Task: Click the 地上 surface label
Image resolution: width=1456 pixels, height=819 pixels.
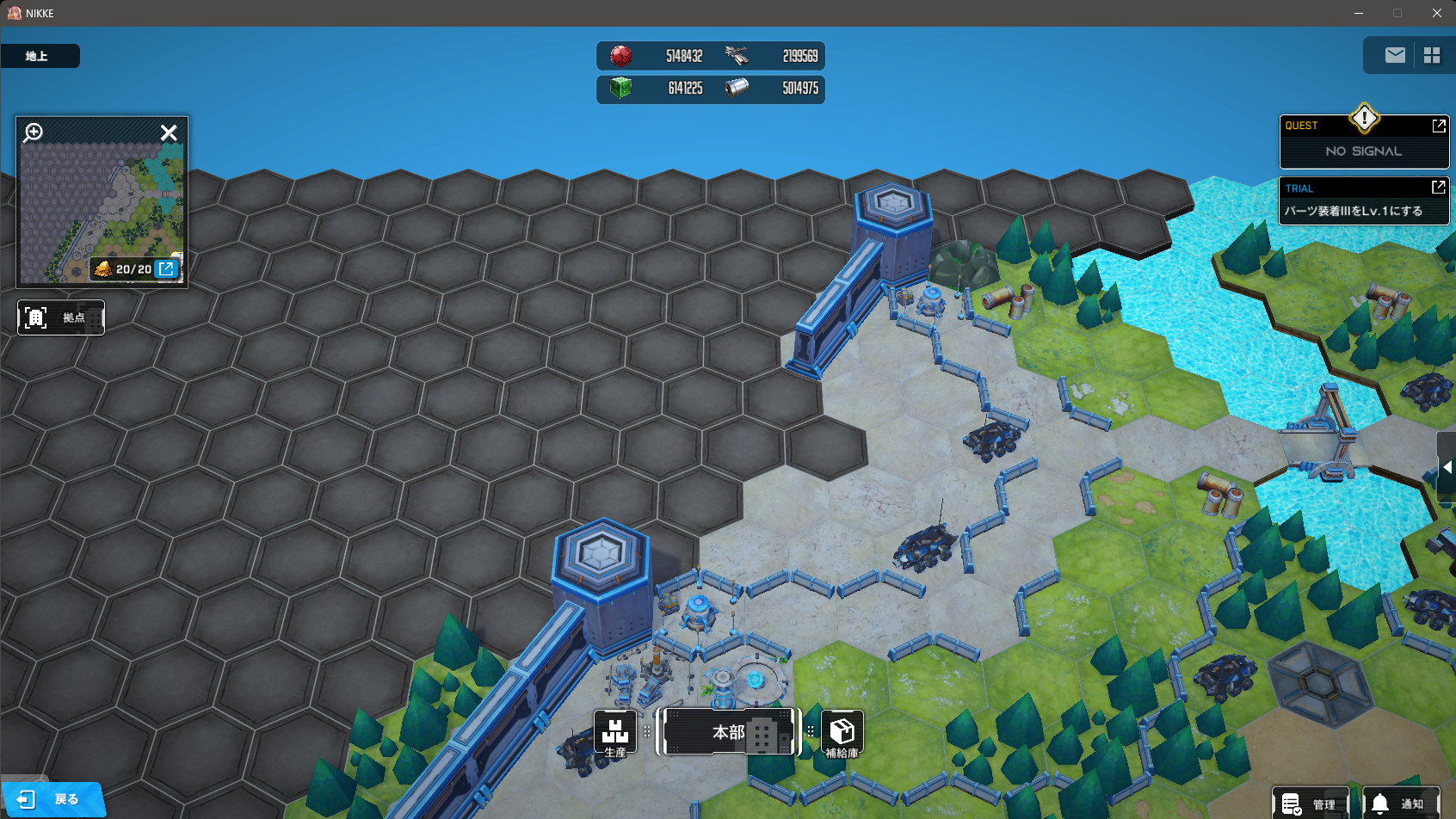Action: click(x=39, y=56)
